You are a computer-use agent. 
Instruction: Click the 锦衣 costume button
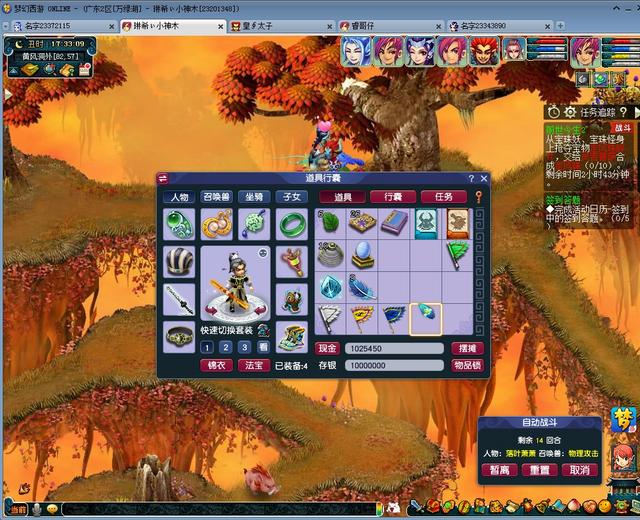tap(216, 366)
